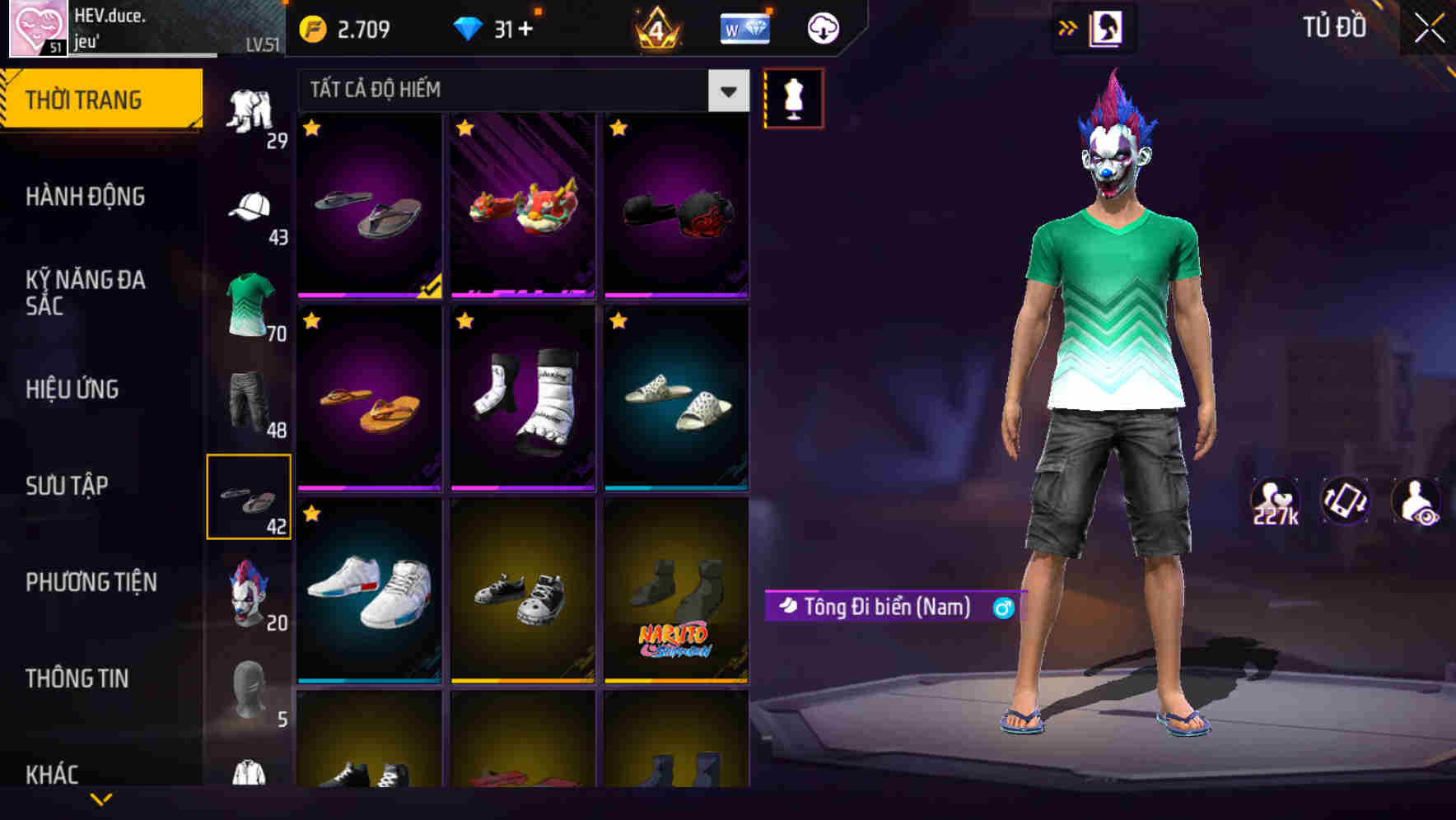Select the pants subcategory with 29 items
This screenshot has height=820, width=1456.
(252, 111)
